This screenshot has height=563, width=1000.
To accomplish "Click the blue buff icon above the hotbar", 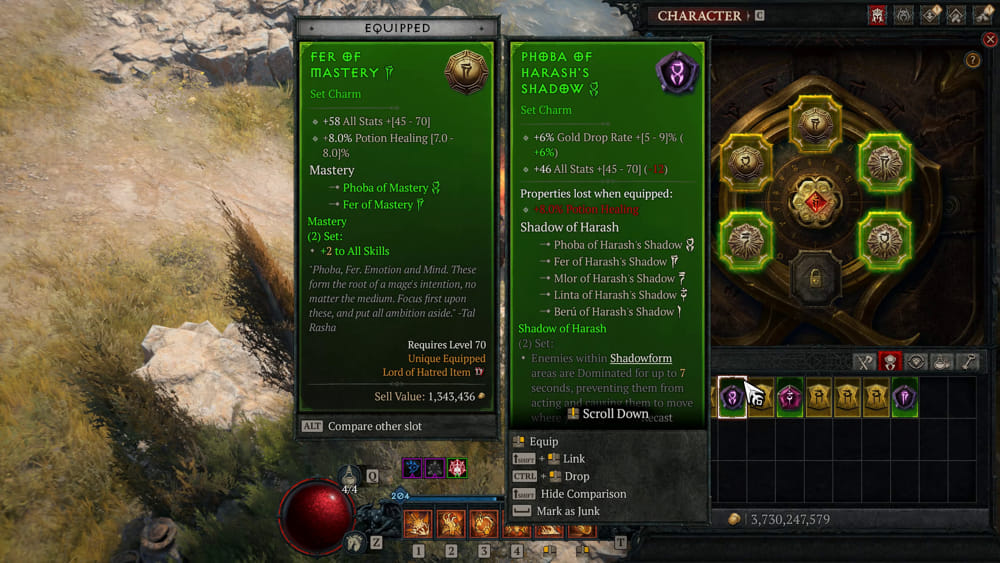I will tap(411, 467).
